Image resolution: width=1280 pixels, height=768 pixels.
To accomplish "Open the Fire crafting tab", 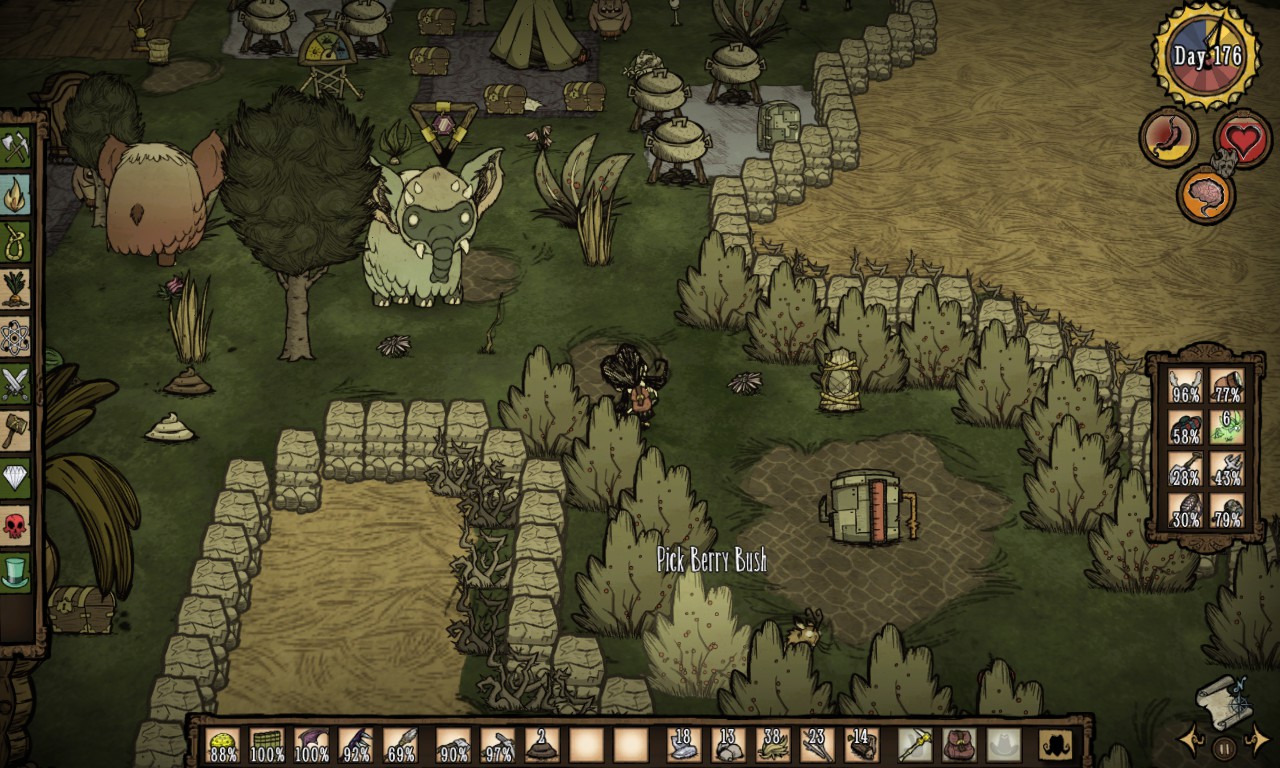I will click(x=15, y=195).
